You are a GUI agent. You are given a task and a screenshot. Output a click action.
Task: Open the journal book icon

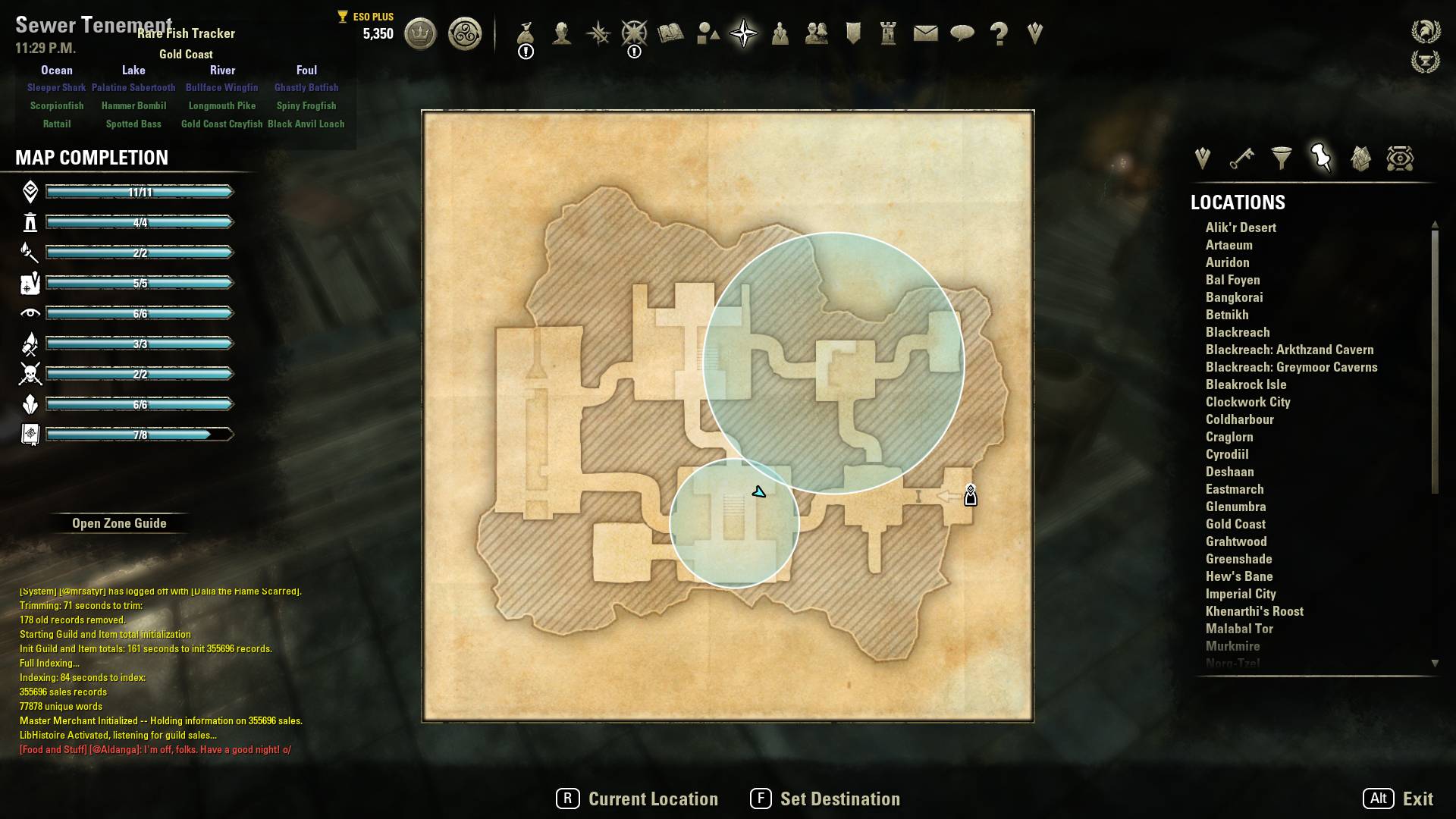coord(670,33)
